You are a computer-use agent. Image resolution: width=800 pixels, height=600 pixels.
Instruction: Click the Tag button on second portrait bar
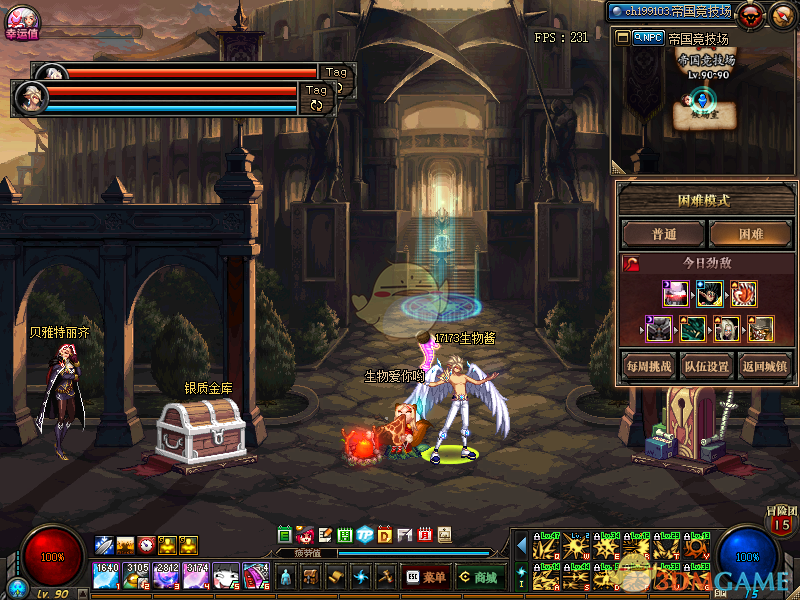click(316, 90)
